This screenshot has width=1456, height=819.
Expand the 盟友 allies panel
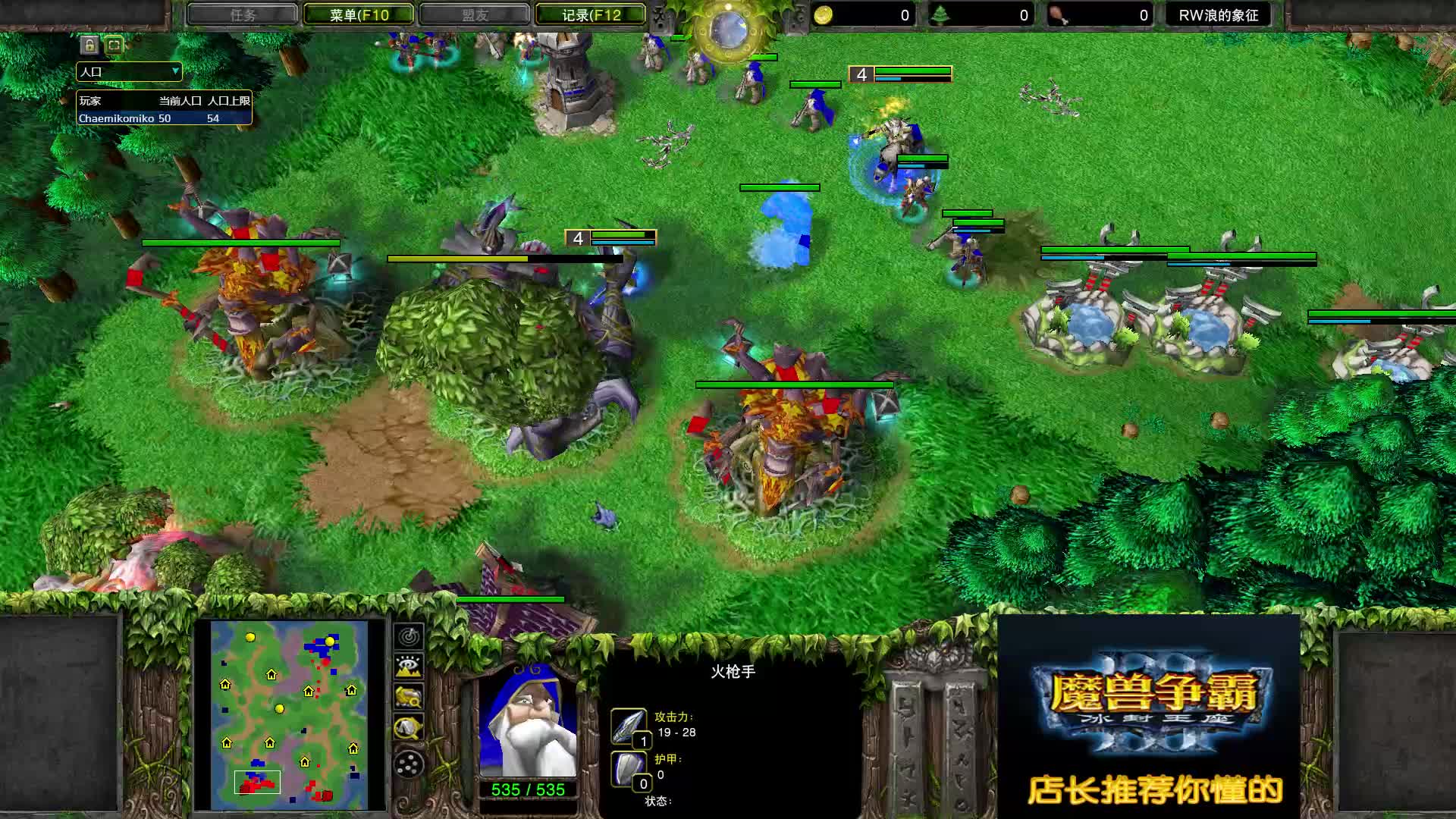click(473, 14)
